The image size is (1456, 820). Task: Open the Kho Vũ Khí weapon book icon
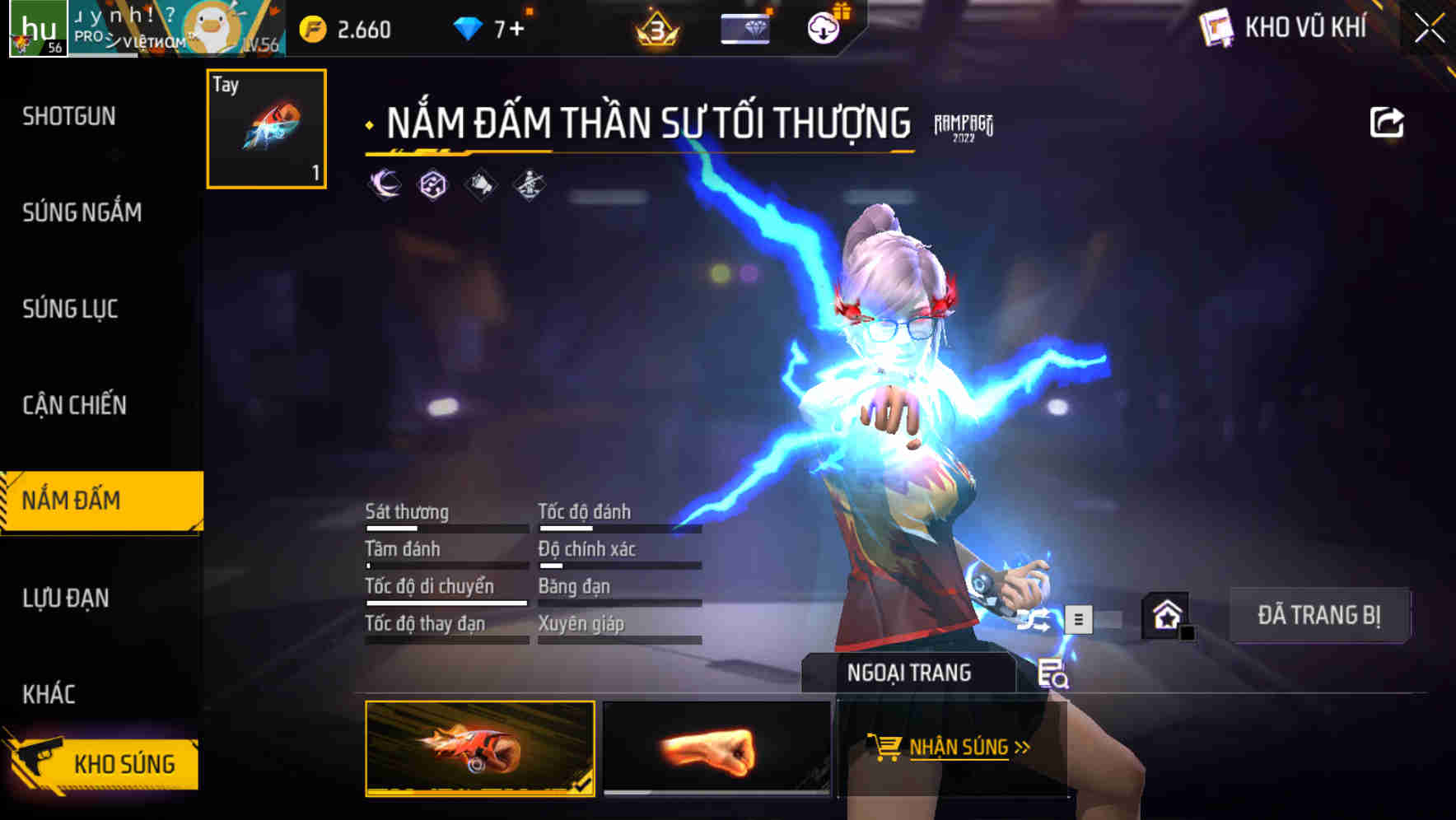1218,28
